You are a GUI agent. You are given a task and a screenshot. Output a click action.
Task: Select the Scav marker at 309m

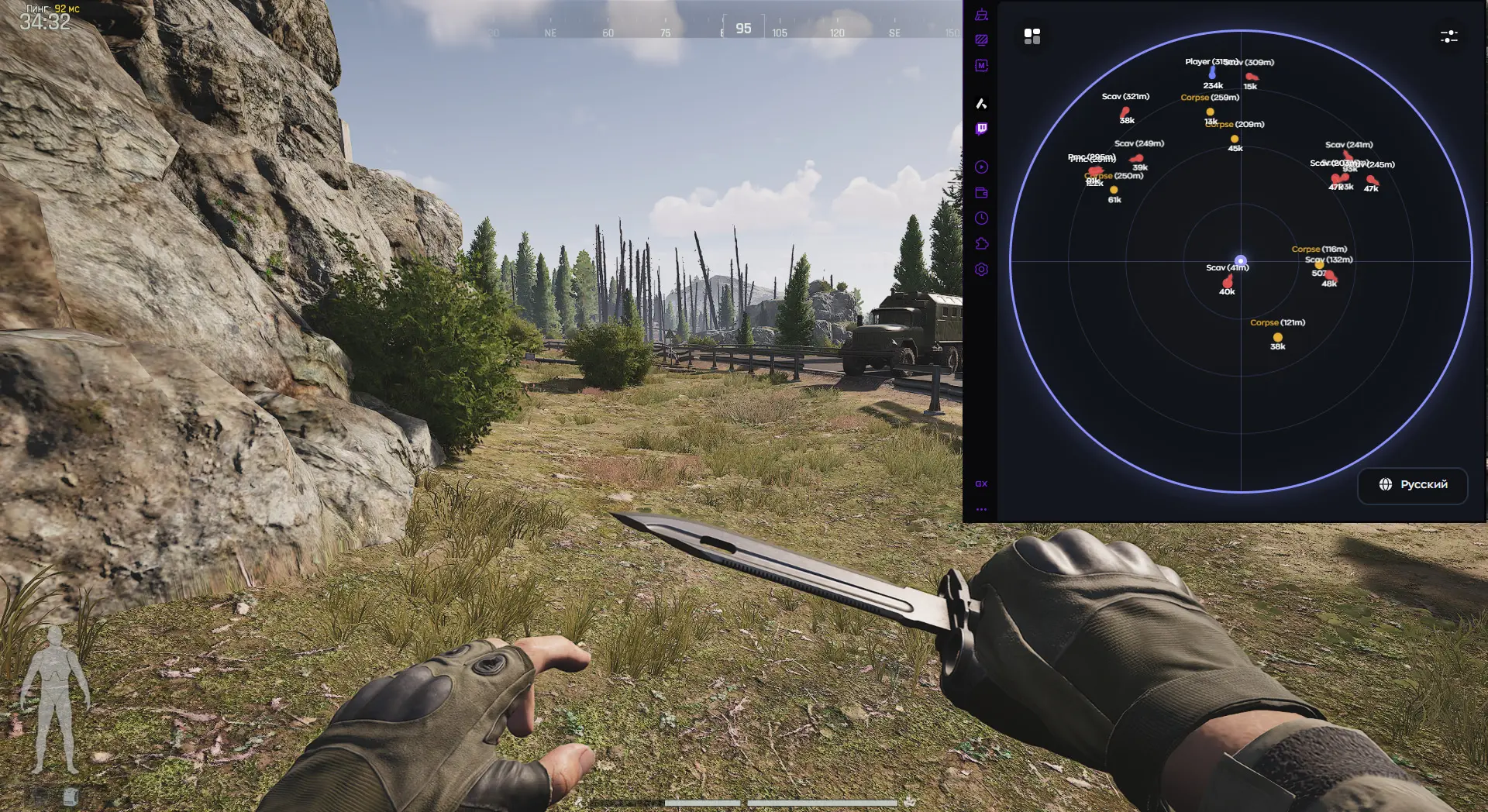[x=1251, y=77]
